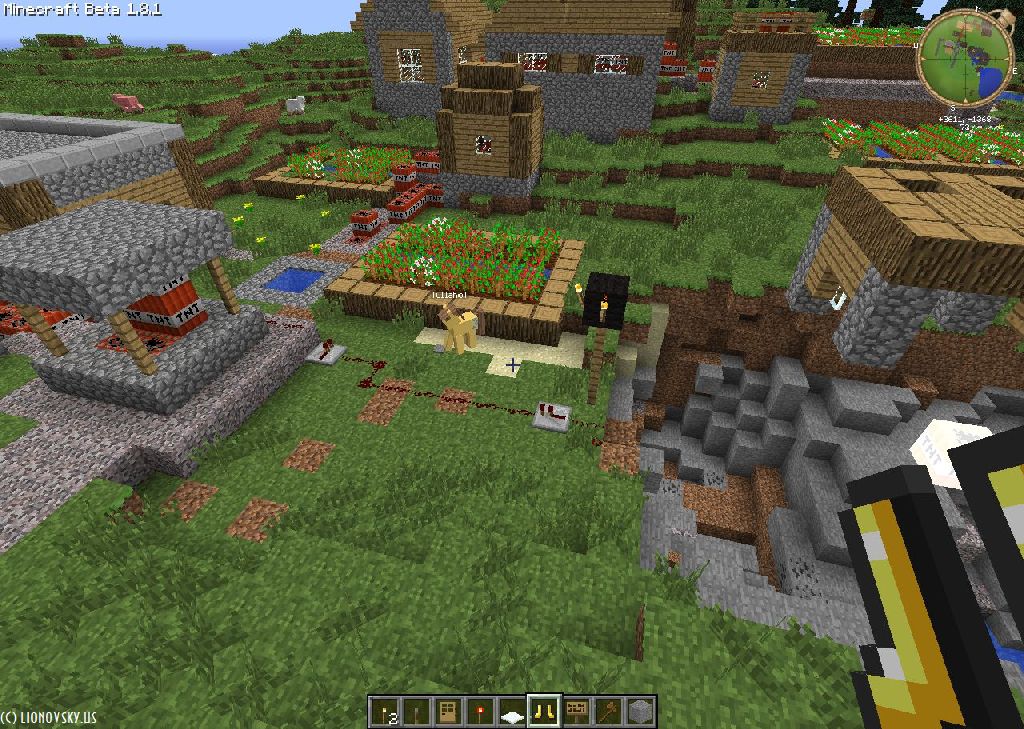Pick the white pile item slot
This screenshot has height=729, width=1024.
(512, 712)
